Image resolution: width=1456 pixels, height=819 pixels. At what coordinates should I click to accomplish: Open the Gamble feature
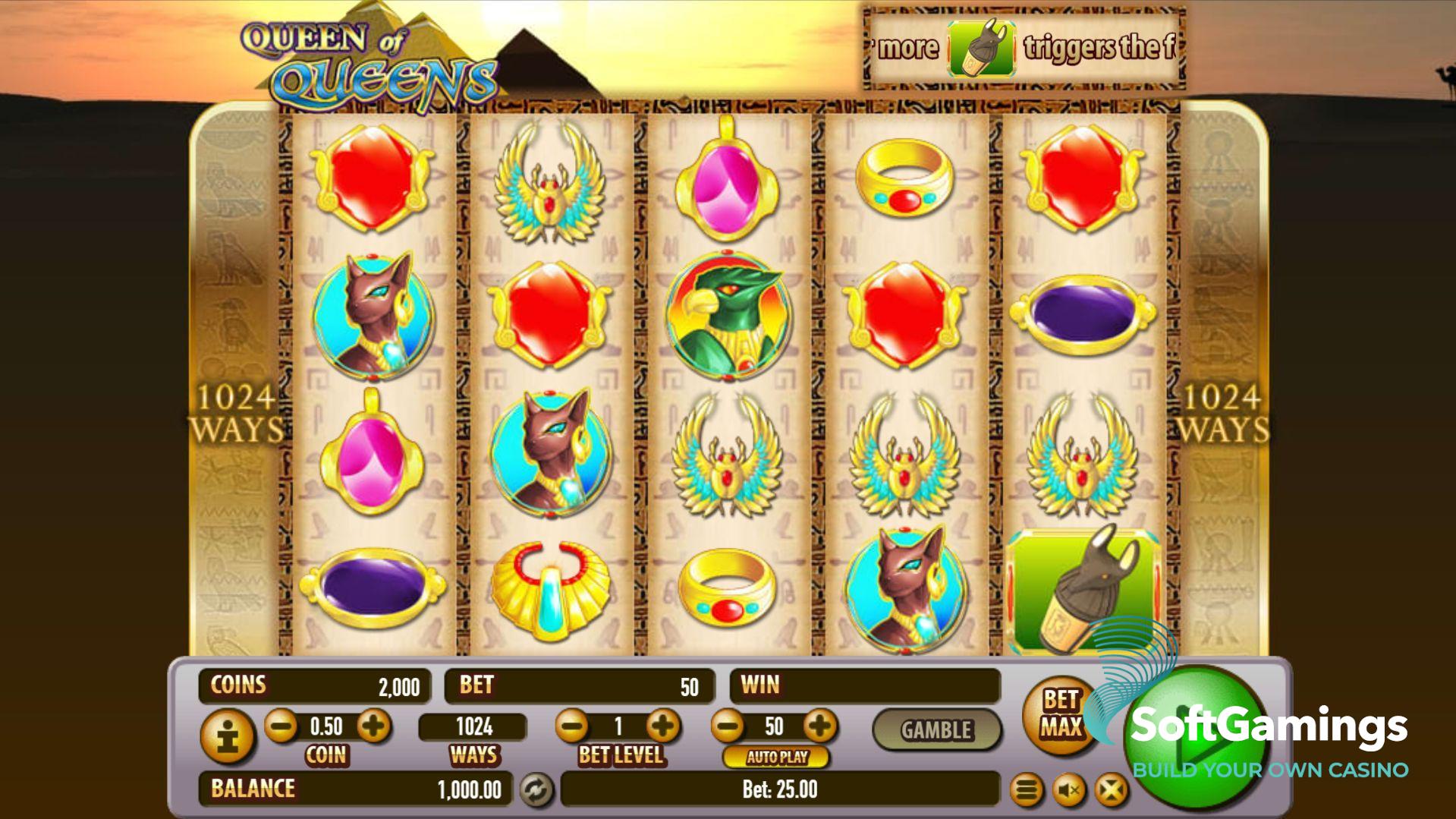(936, 729)
